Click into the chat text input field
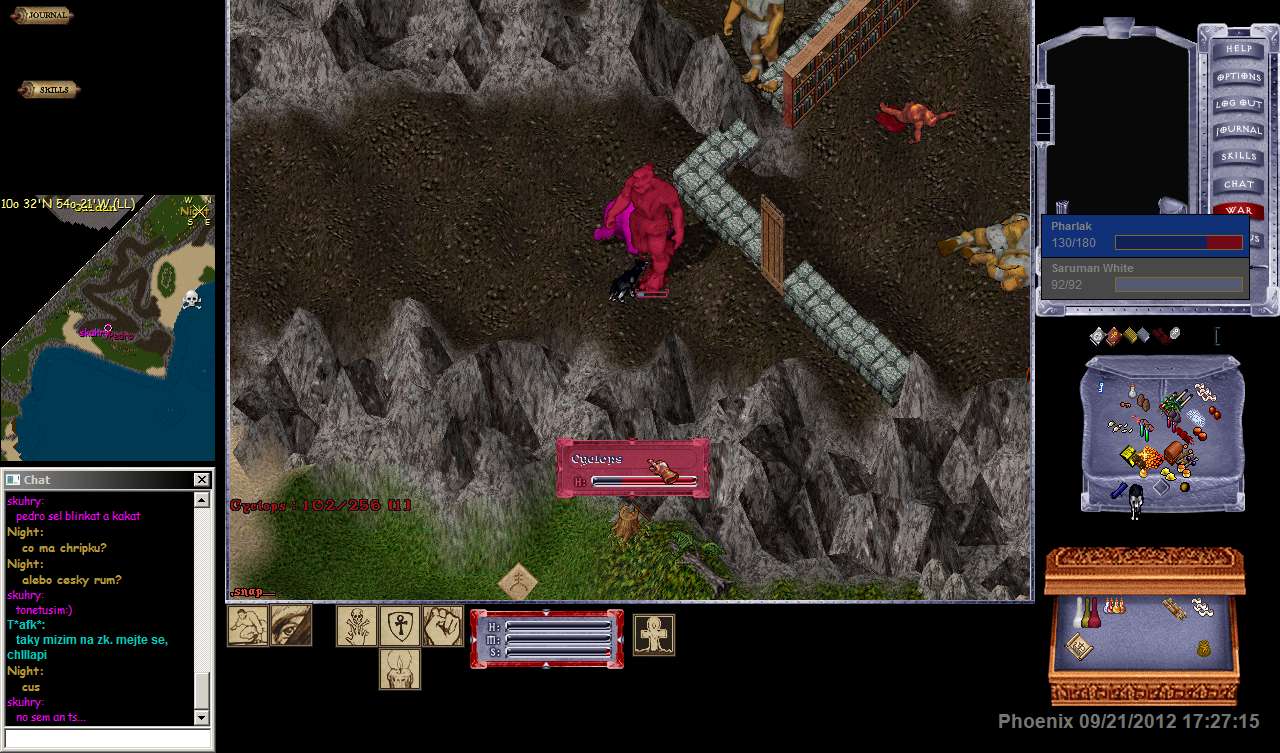The image size is (1280, 753). pos(108,739)
